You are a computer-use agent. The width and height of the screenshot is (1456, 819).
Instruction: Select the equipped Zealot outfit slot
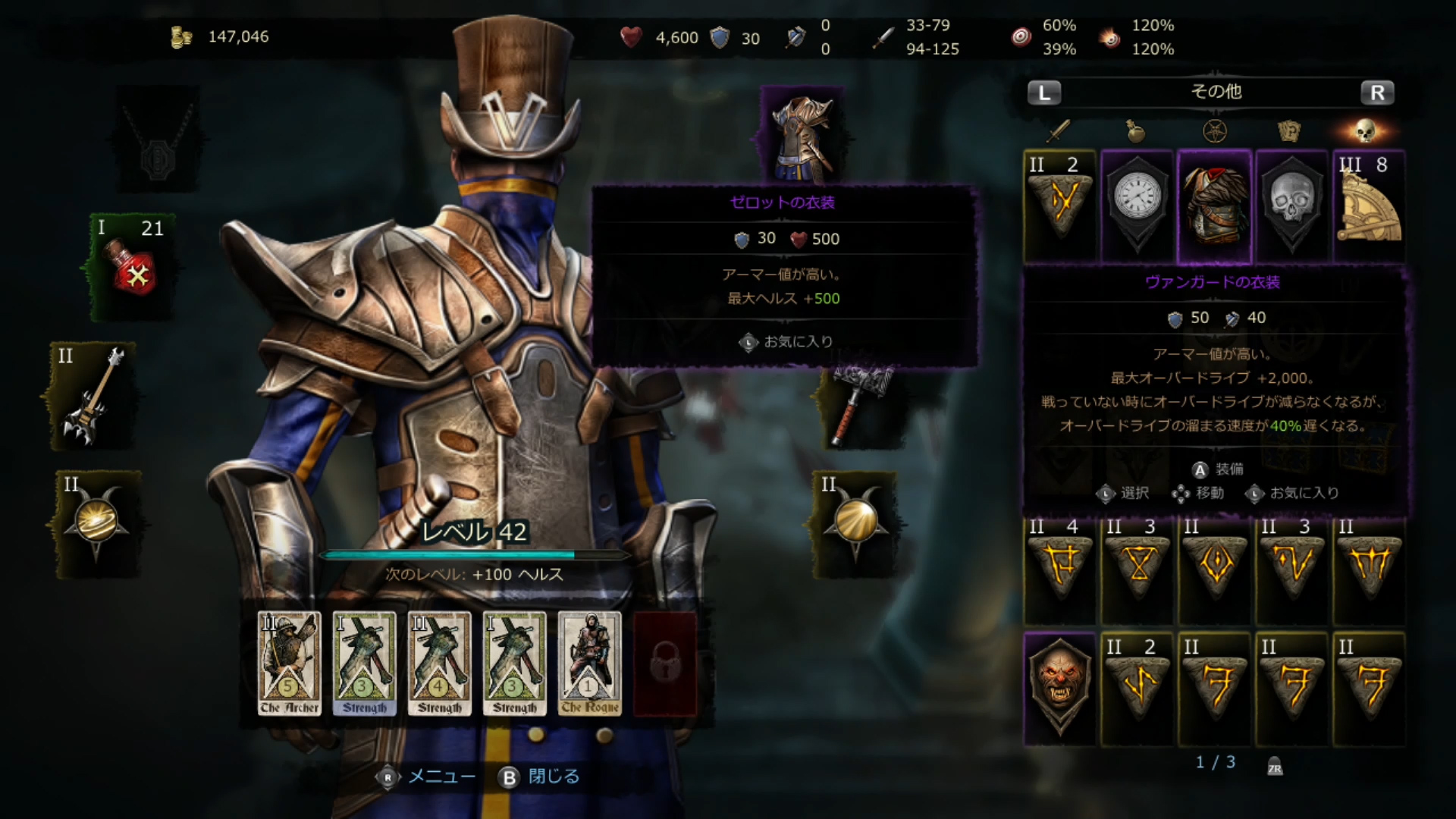802,136
